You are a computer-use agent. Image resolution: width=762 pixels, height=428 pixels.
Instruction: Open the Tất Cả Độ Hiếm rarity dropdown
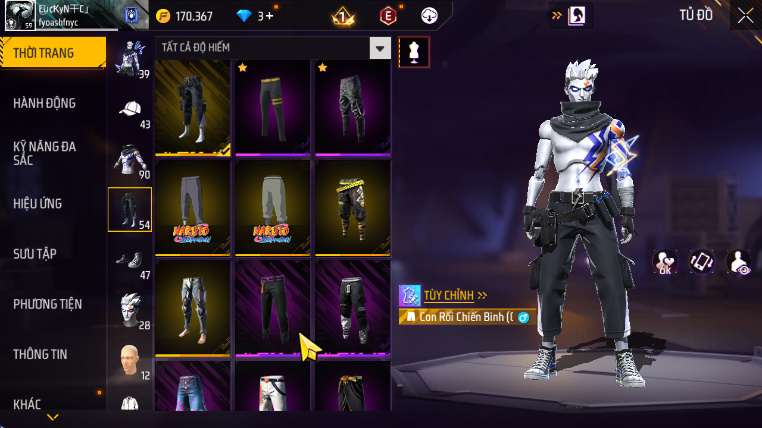[x=380, y=48]
